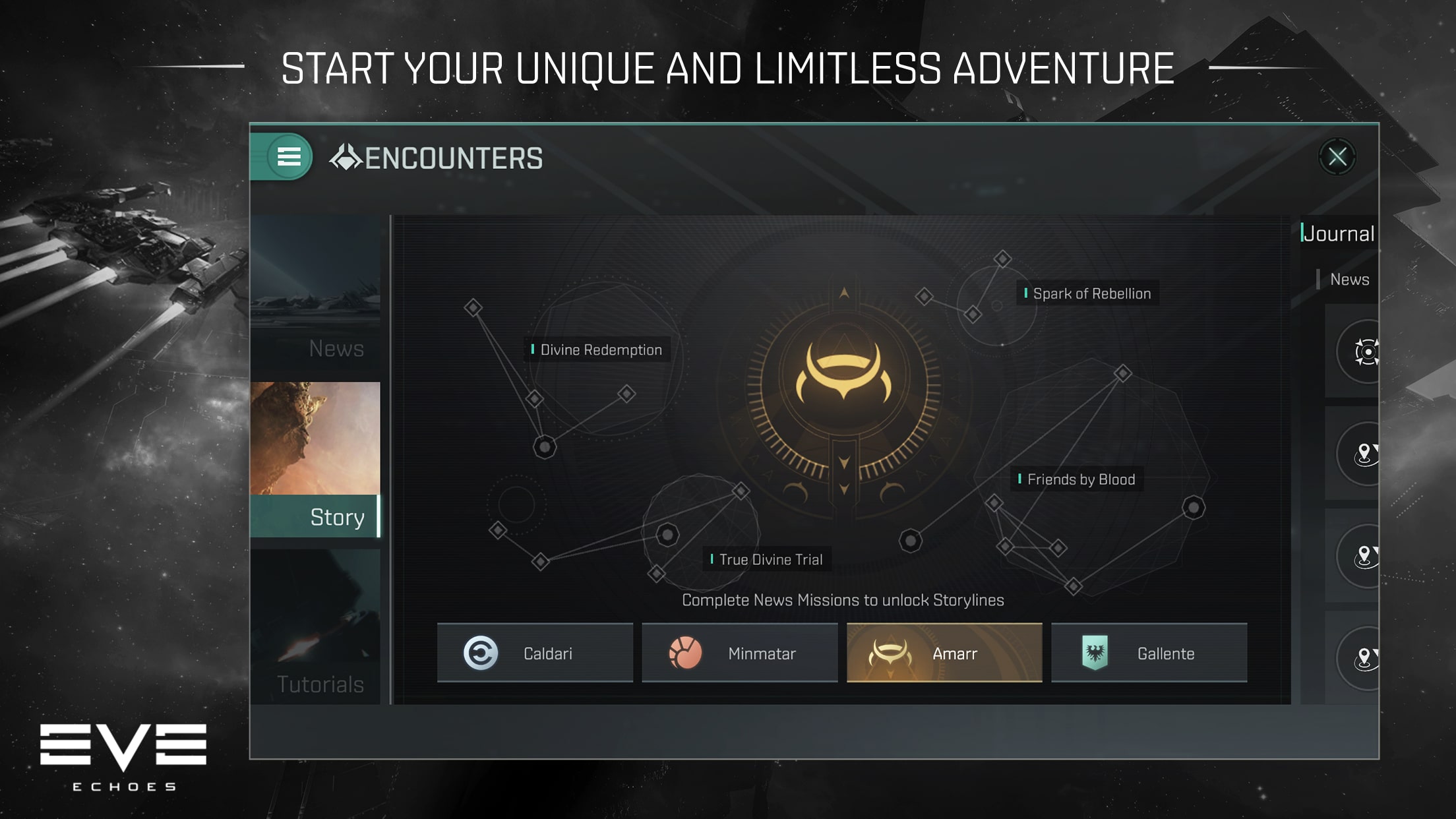Open the True Divine Trial storyline
1456x819 pixels.
(x=770, y=560)
